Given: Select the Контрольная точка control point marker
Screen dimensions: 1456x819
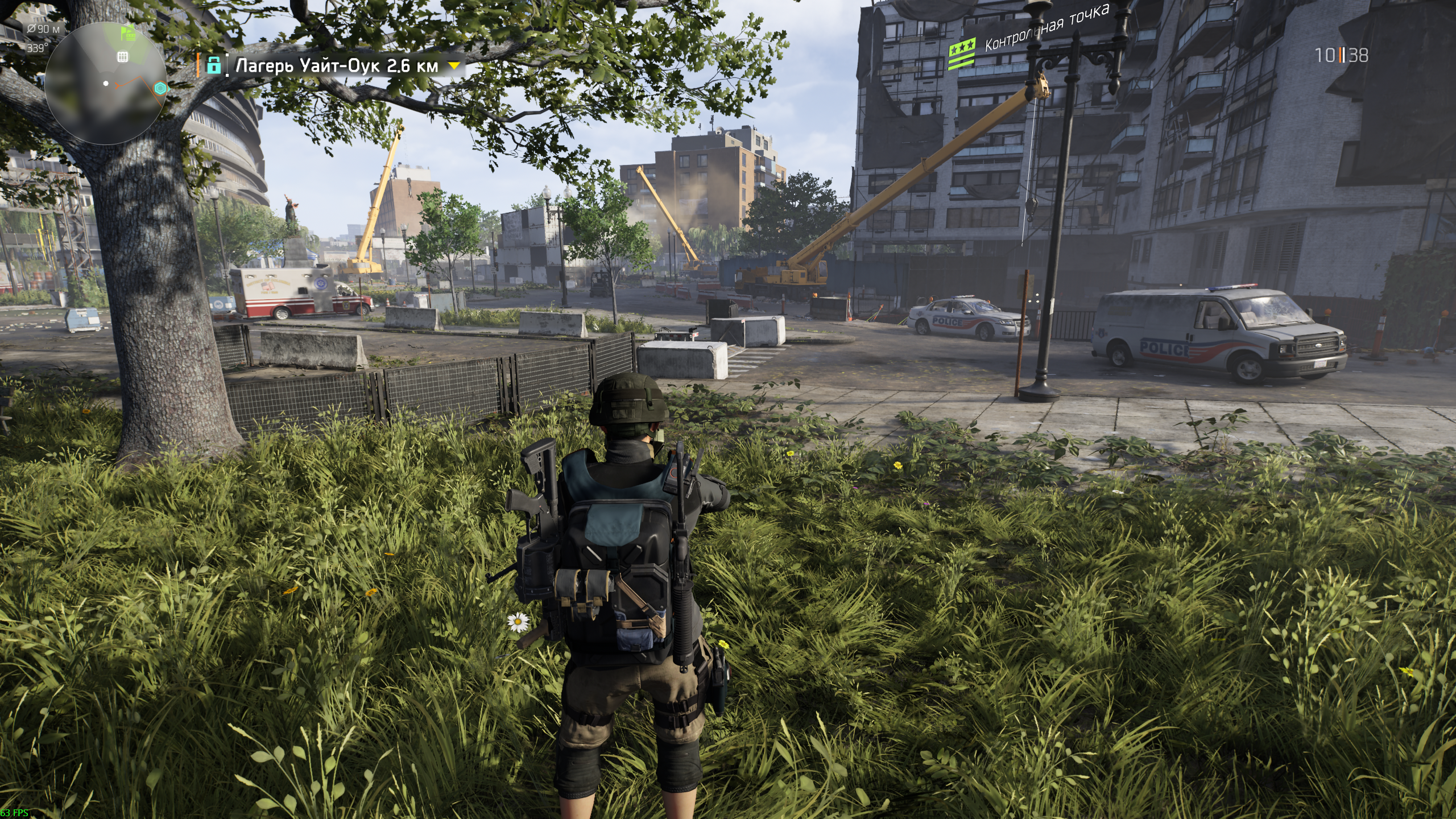Looking at the screenshot, I should [962, 55].
